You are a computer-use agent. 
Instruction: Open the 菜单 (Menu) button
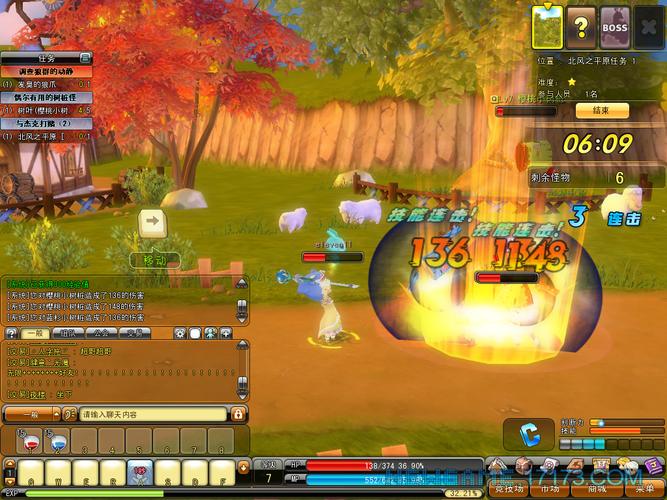pyautogui.click(x=644, y=490)
